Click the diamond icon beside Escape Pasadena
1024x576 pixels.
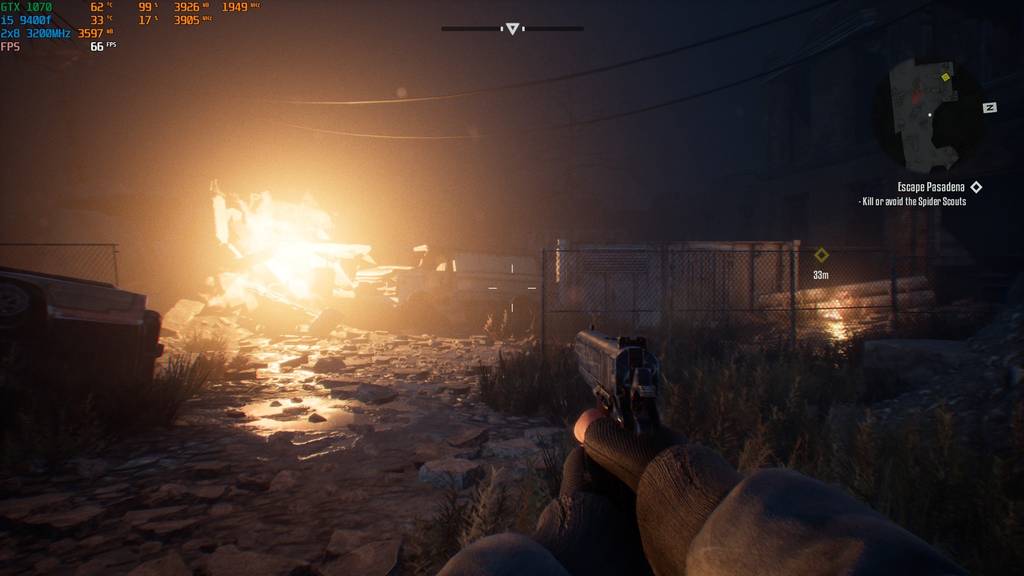[x=976, y=187]
